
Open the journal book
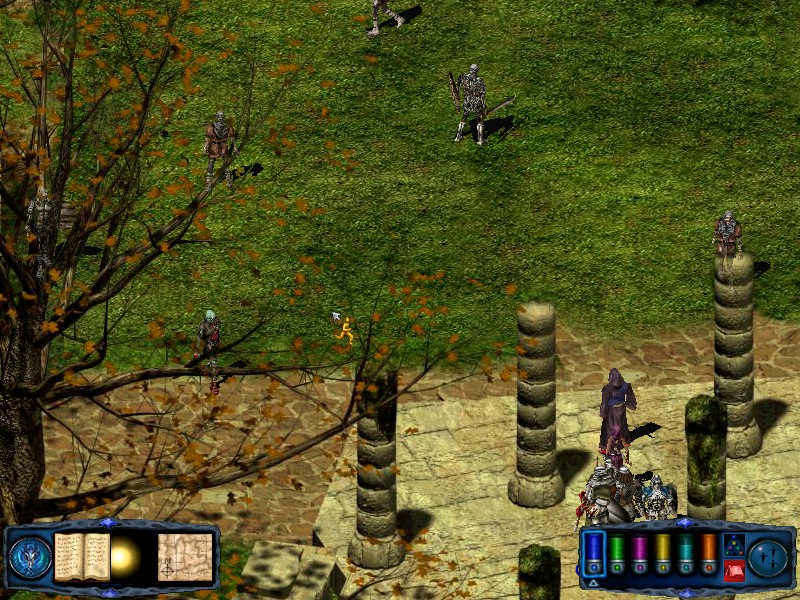[x=81, y=556]
